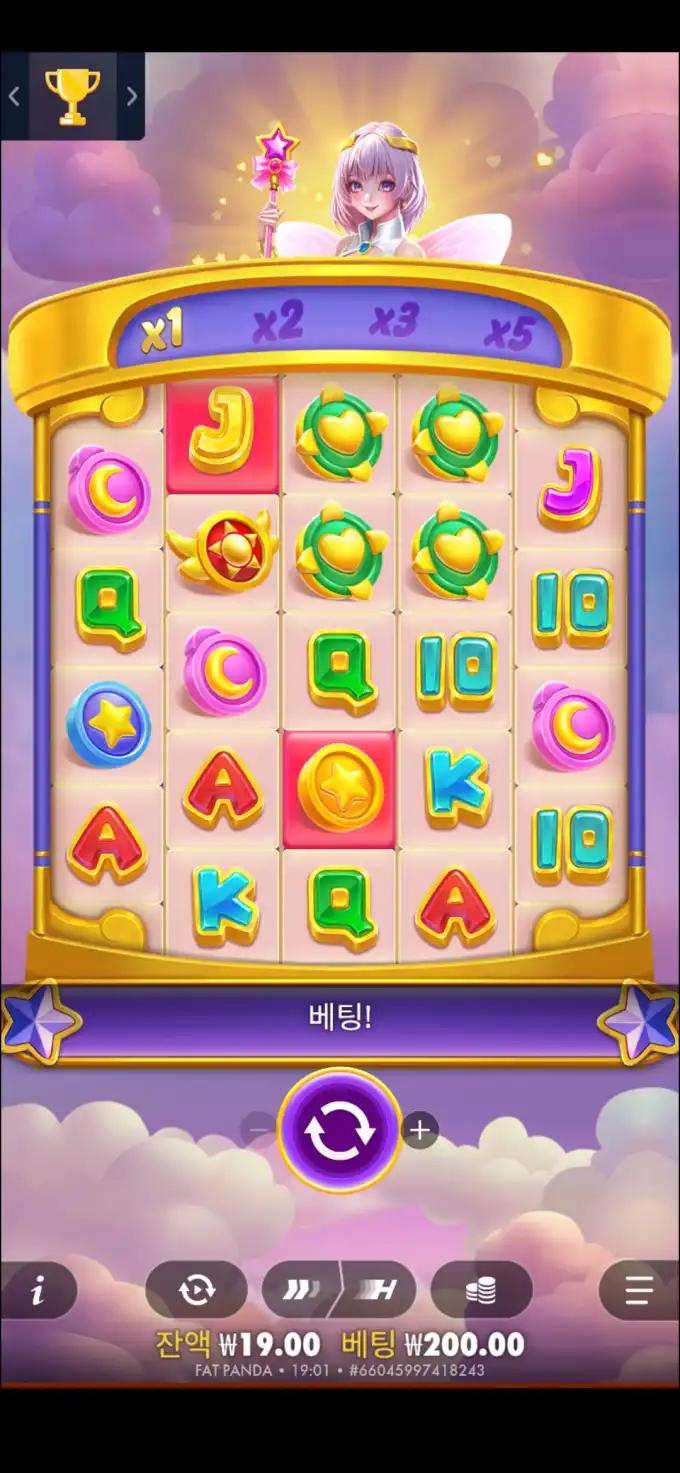680x1473 pixels.
Task: Go to previous promo with left arrow
Action: click(14, 96)
